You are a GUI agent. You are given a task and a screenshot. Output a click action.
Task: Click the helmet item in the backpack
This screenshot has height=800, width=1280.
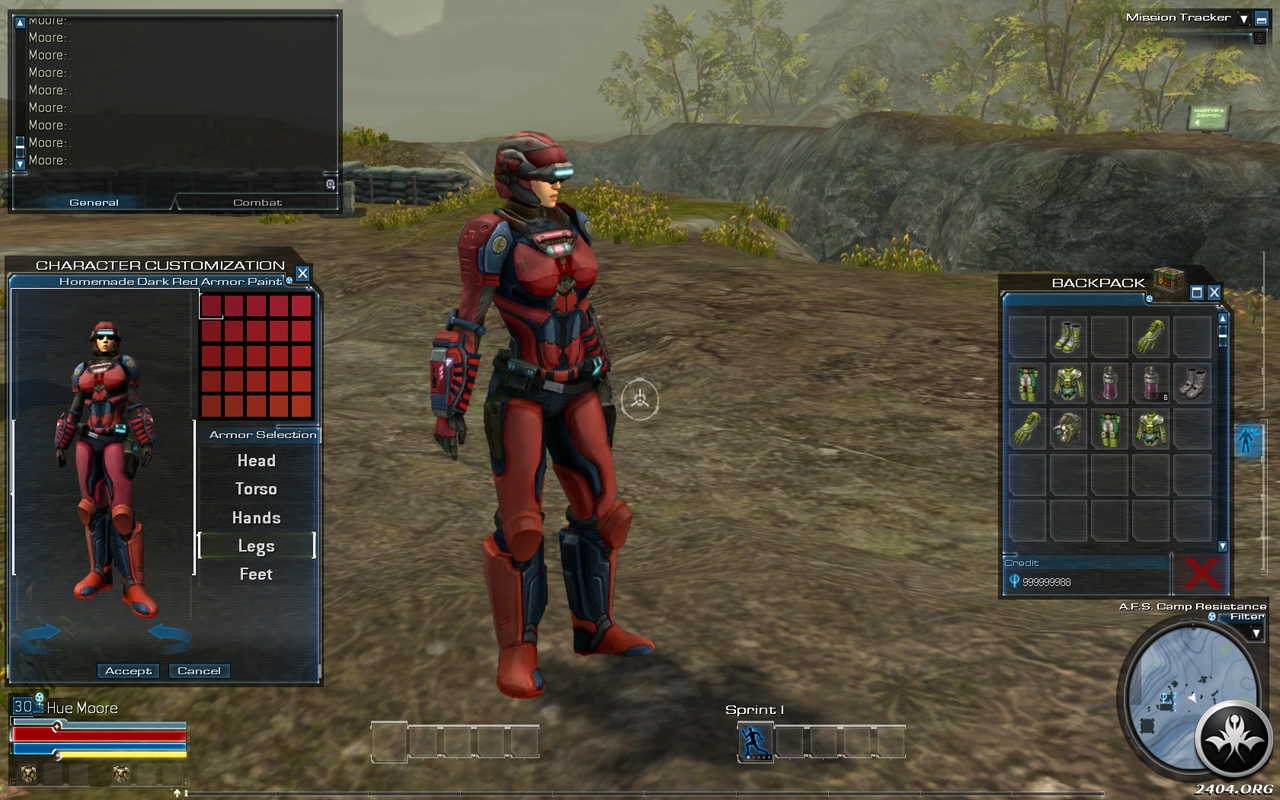point(1068,428)
